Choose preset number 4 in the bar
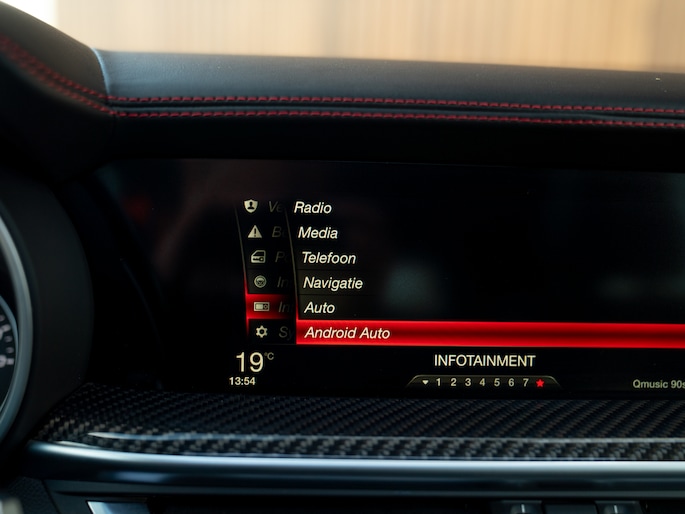Viewport: 685px width, 514px height. click(x=482, y=382)
